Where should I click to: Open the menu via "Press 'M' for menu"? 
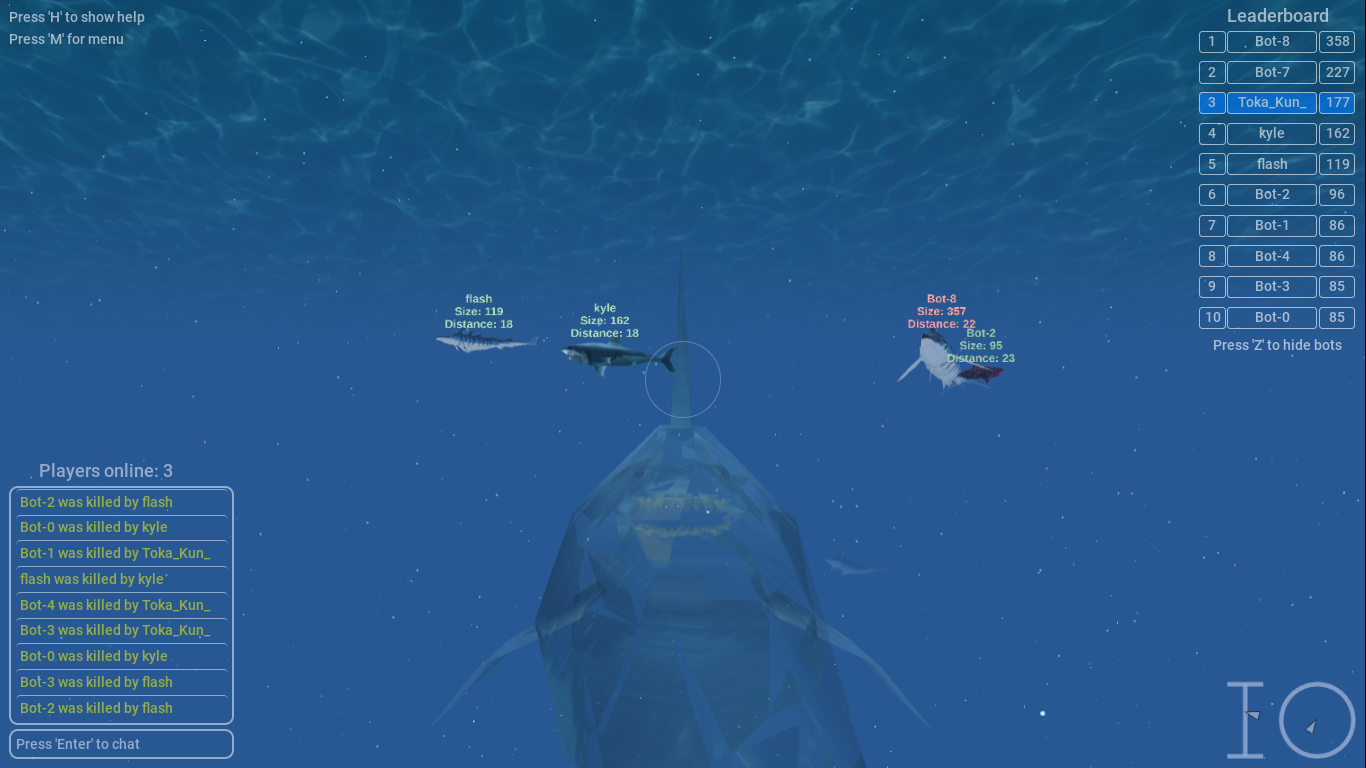click(66, 39)
